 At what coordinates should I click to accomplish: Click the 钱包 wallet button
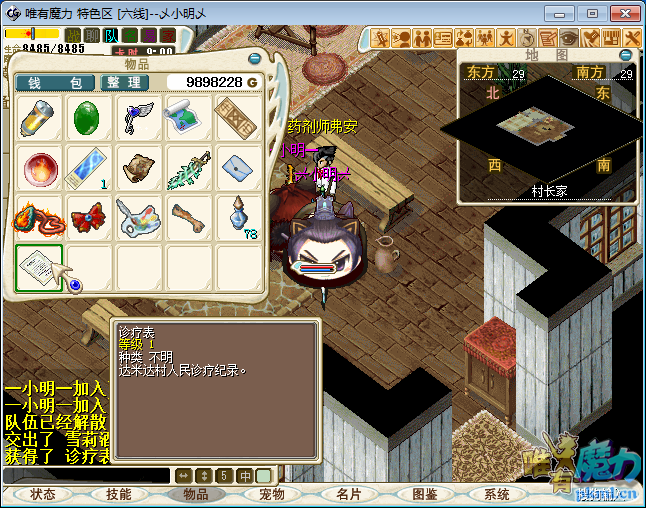(56, 82)
